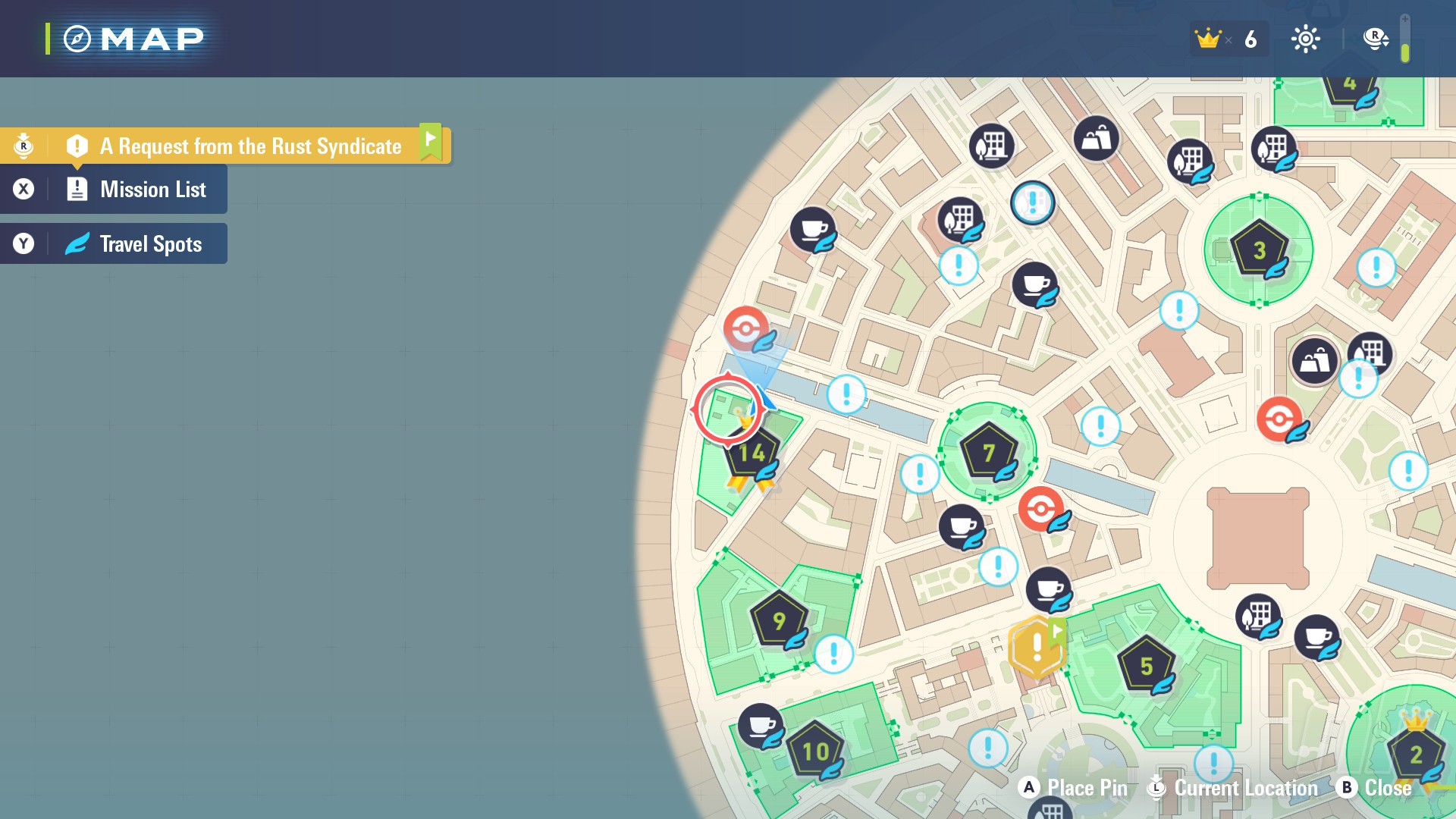Screen dimensions: 1456x819
Task: Click the yellow exclamation quest marker near district 5
Action: pos(1036,647)
